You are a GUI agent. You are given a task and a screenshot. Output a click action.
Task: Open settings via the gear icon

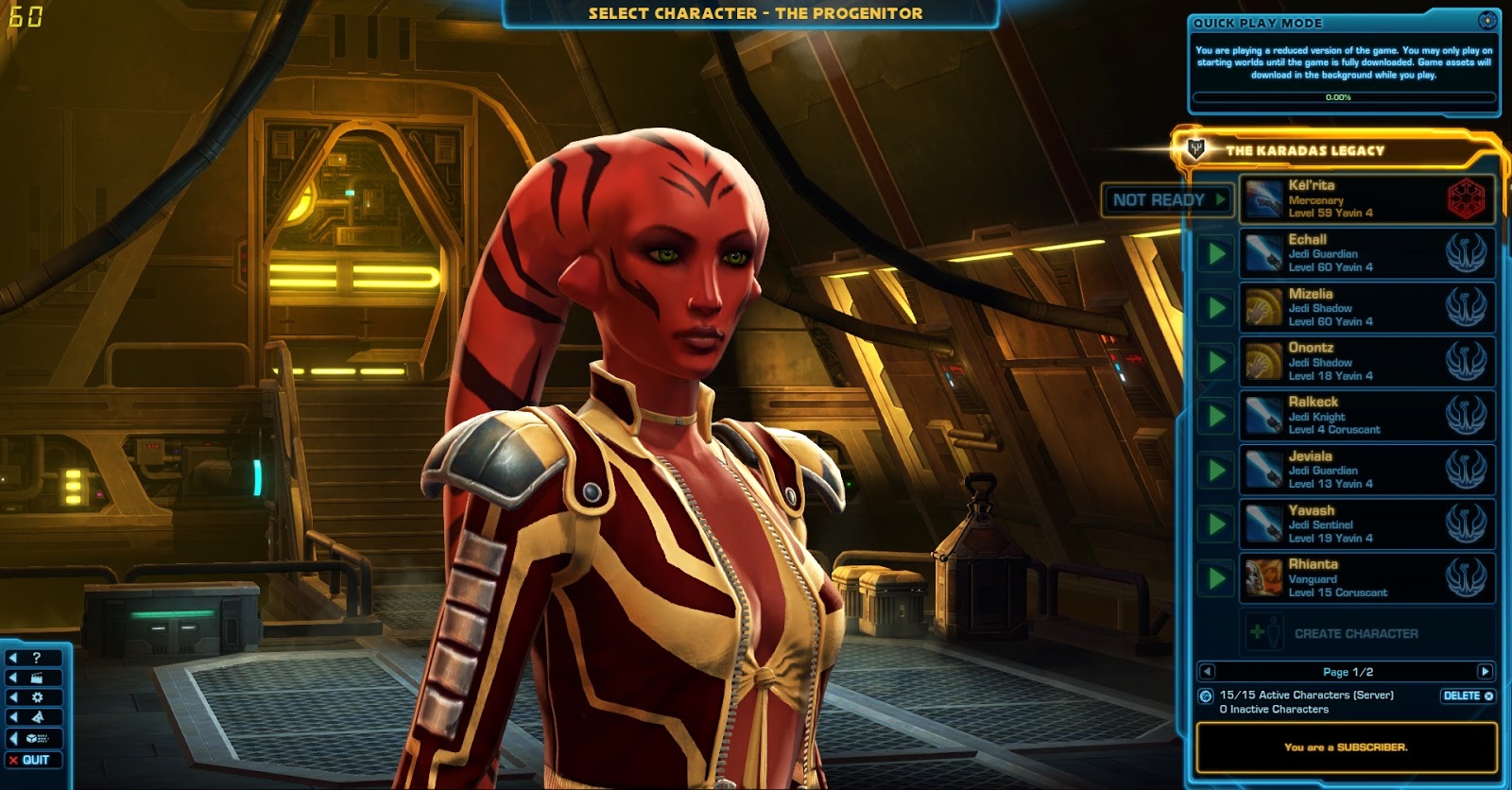pyautogui.click(x=37, y=697)
